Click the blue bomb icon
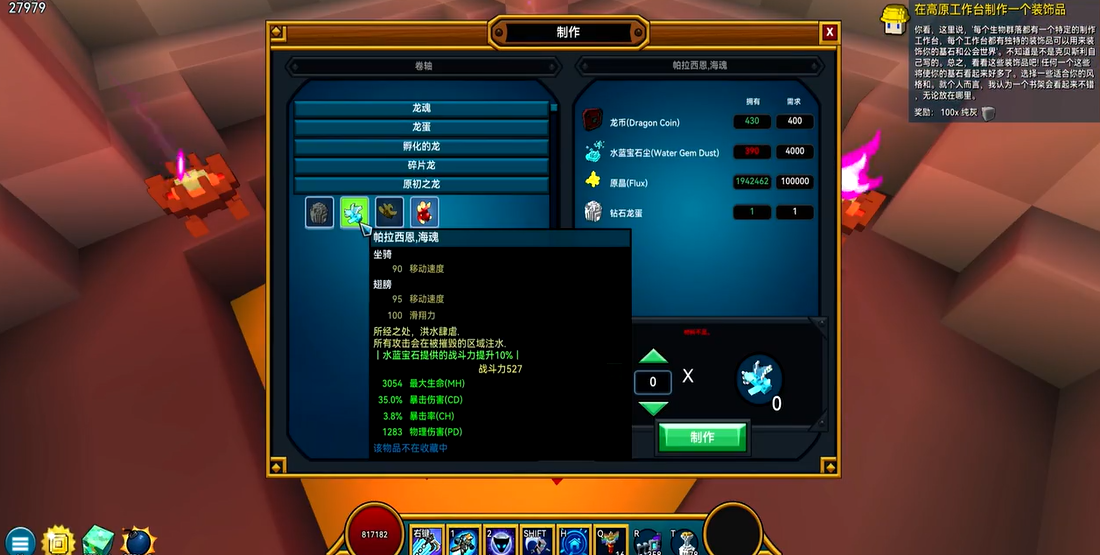This screenshot has width=1100, height=555. click(x=138, y=541)
